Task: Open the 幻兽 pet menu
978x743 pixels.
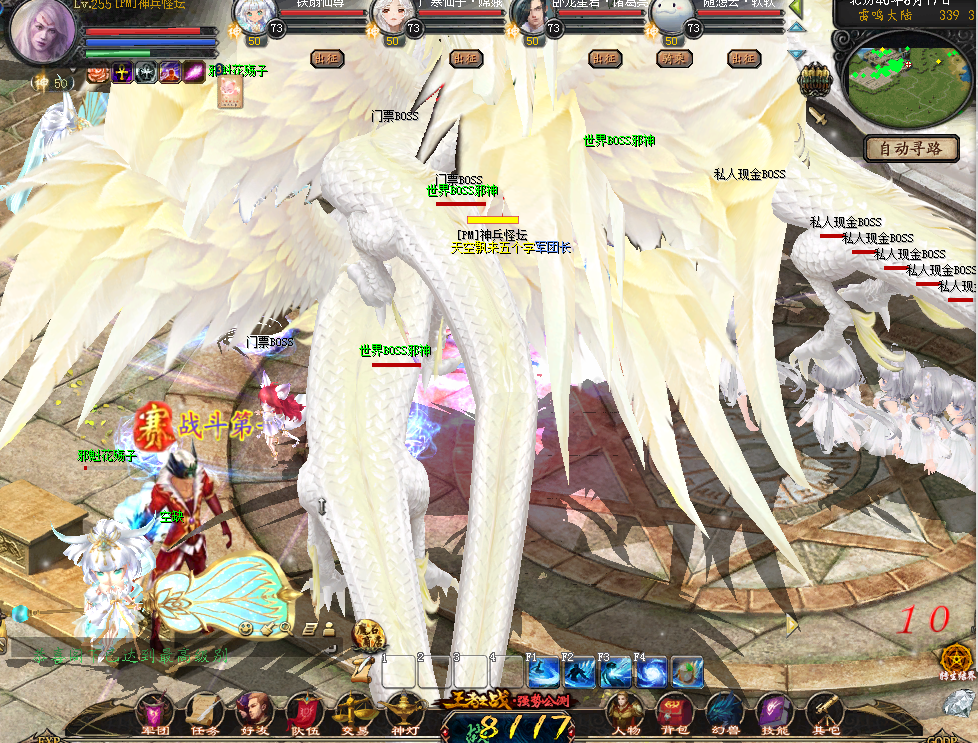Action: tap(724, 712)
